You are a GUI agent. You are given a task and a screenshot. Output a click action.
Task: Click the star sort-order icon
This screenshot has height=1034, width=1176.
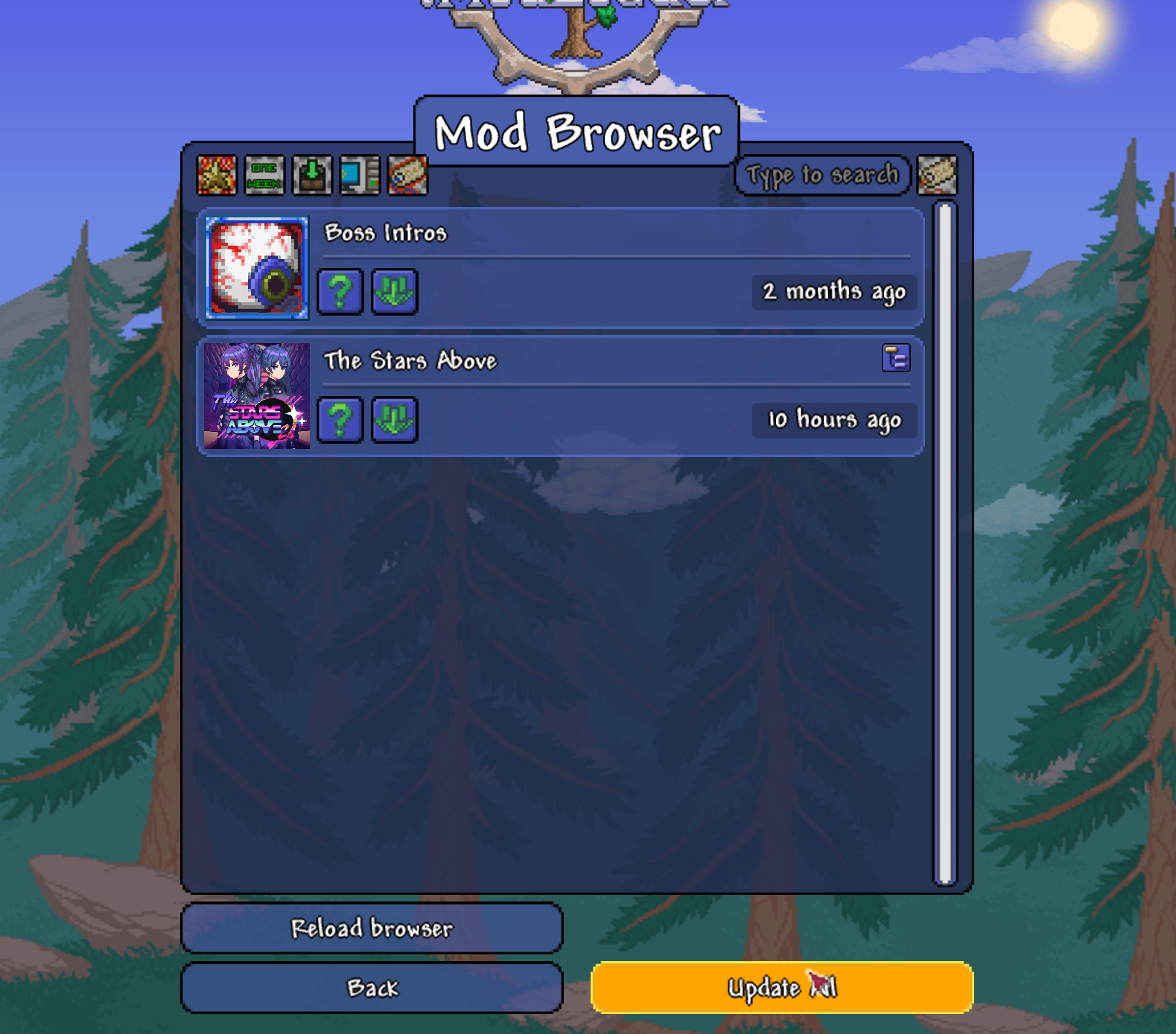click(217, 176)
